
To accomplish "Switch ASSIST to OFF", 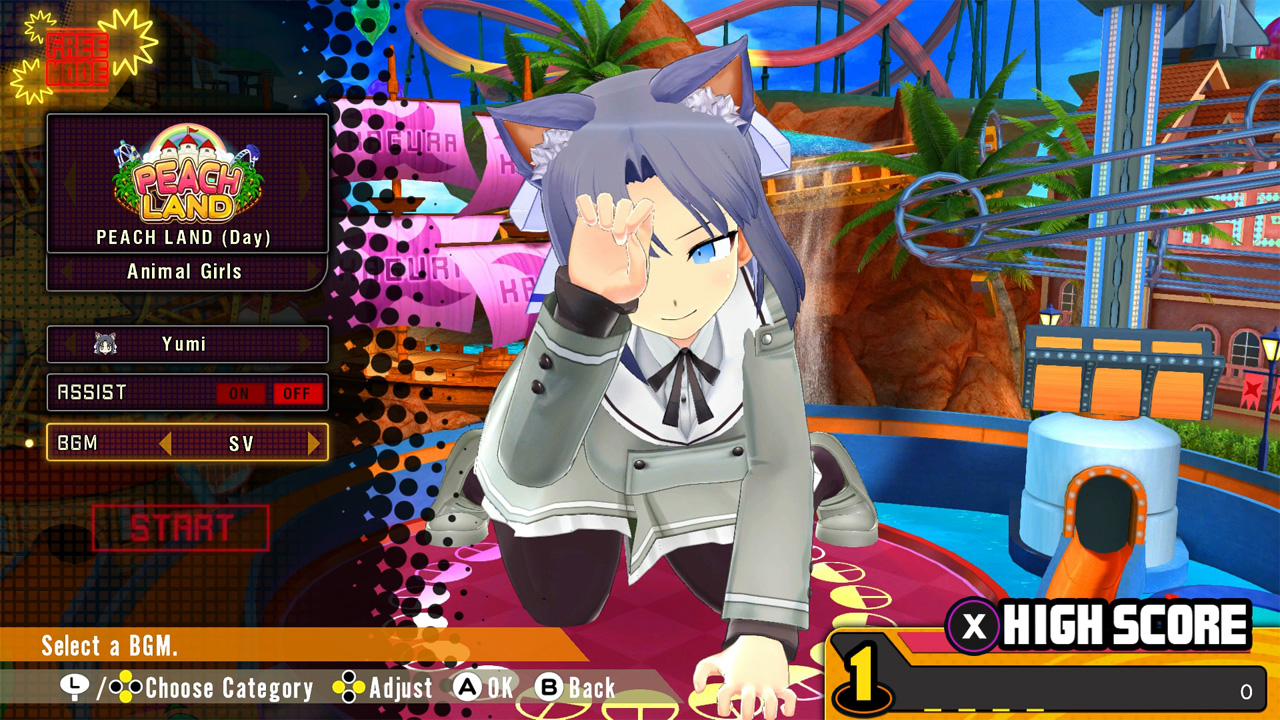I will (296, 393).
